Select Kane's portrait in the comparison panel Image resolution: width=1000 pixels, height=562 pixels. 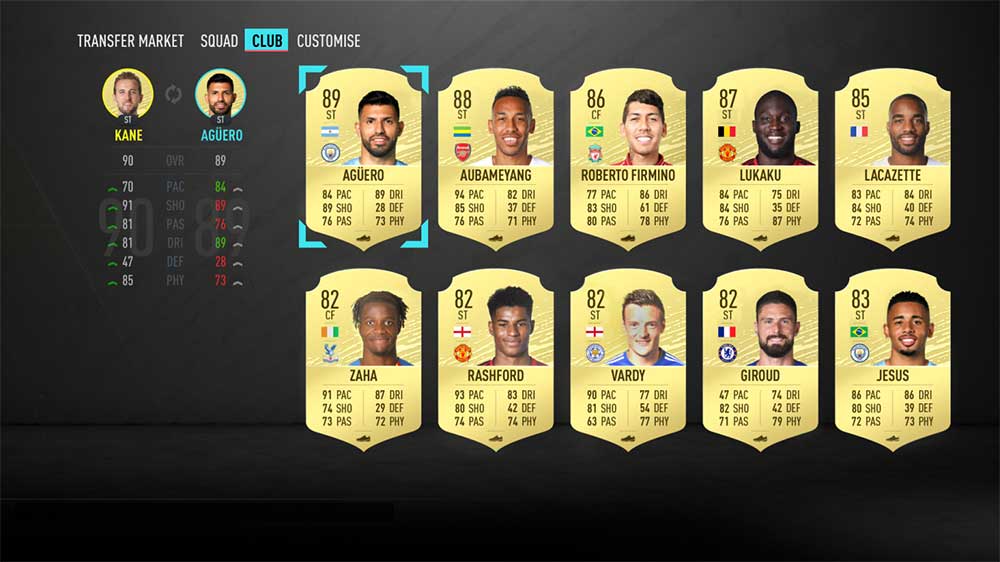128,95
